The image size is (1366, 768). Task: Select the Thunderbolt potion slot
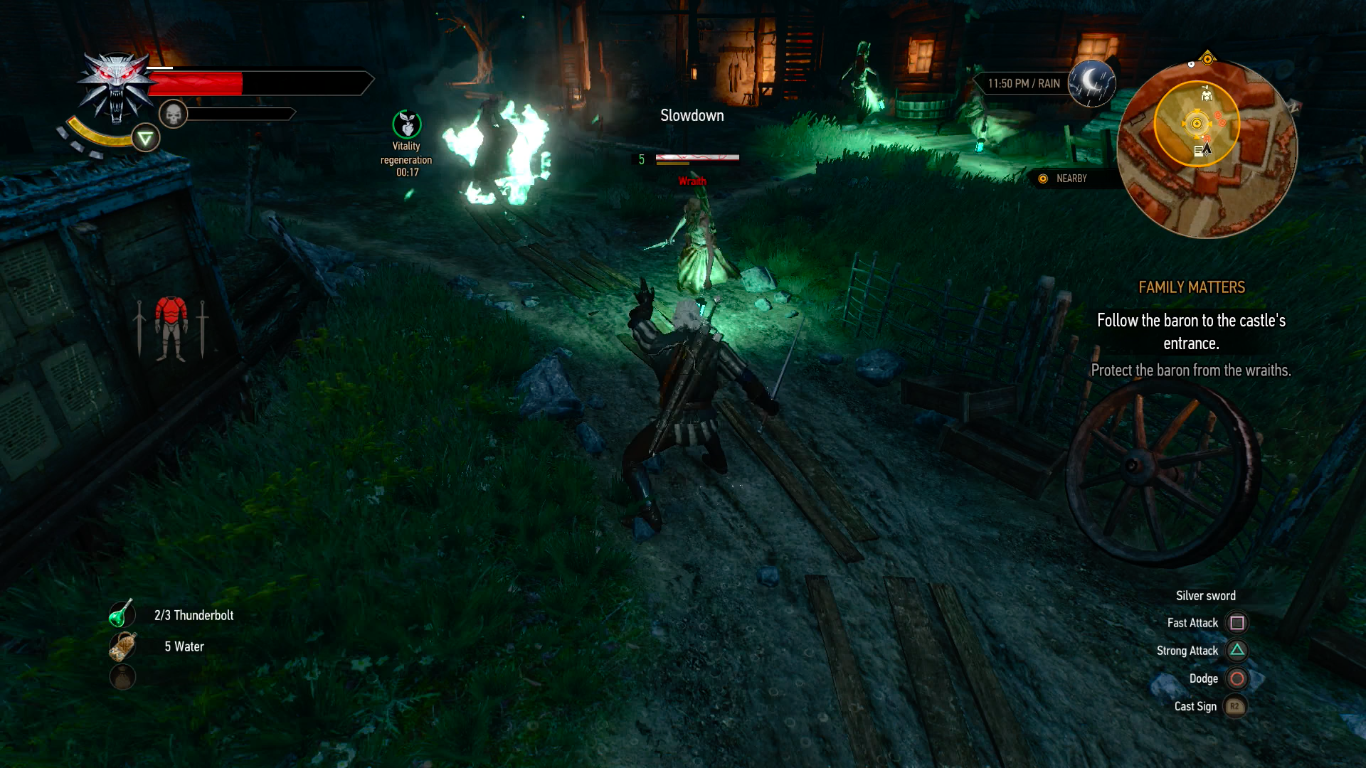click(x=122, y=615)
